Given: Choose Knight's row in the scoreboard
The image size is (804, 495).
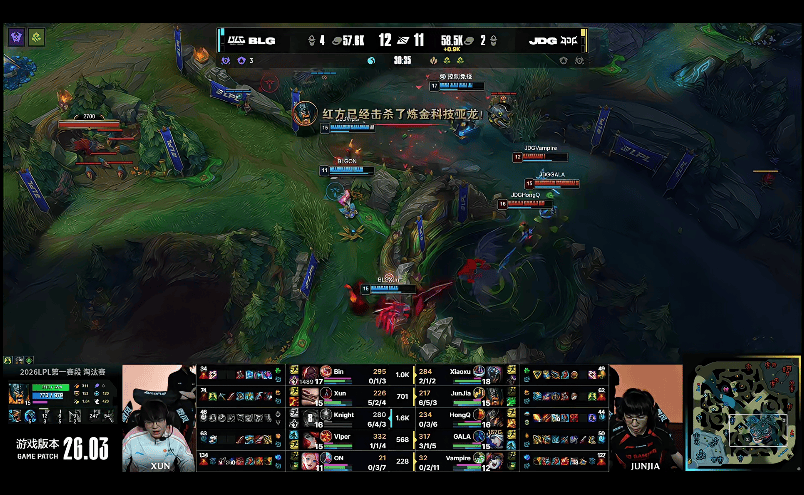Looking at the screenshot, I should [343, 418].
